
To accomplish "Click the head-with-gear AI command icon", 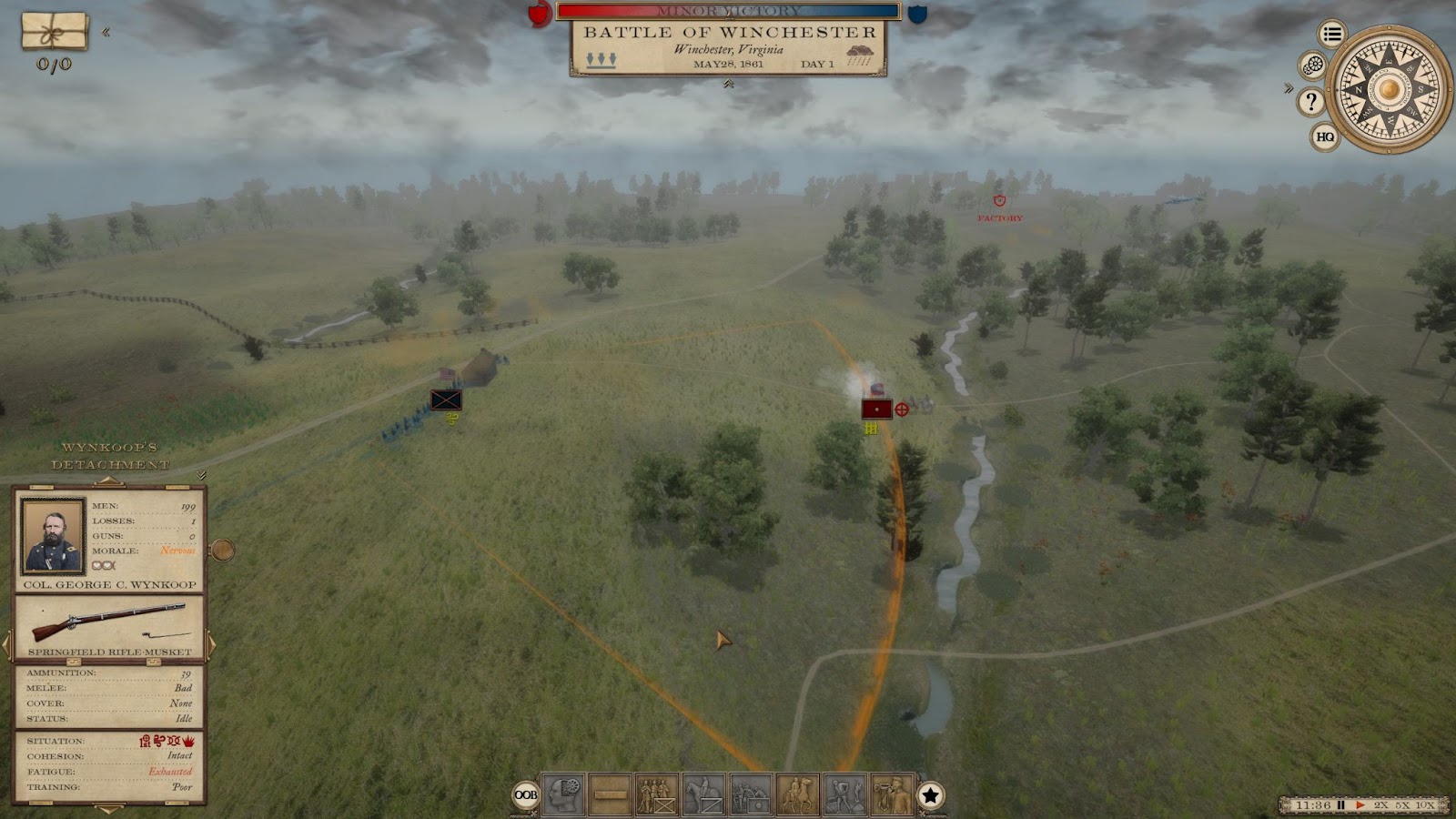I will pyautogui.click(x=563, y=794).
